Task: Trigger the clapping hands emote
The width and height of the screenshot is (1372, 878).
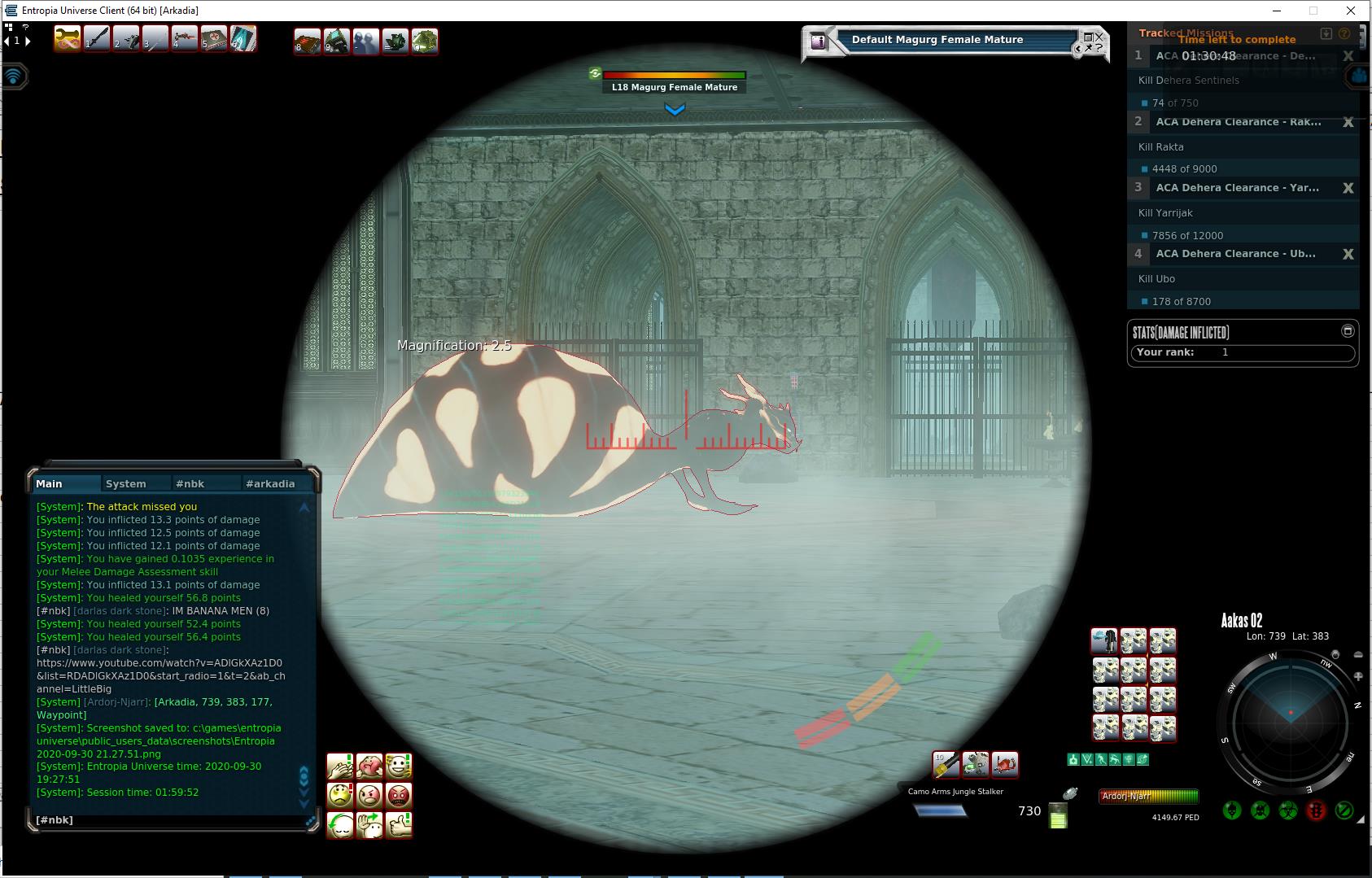Action: pos(340,766)
